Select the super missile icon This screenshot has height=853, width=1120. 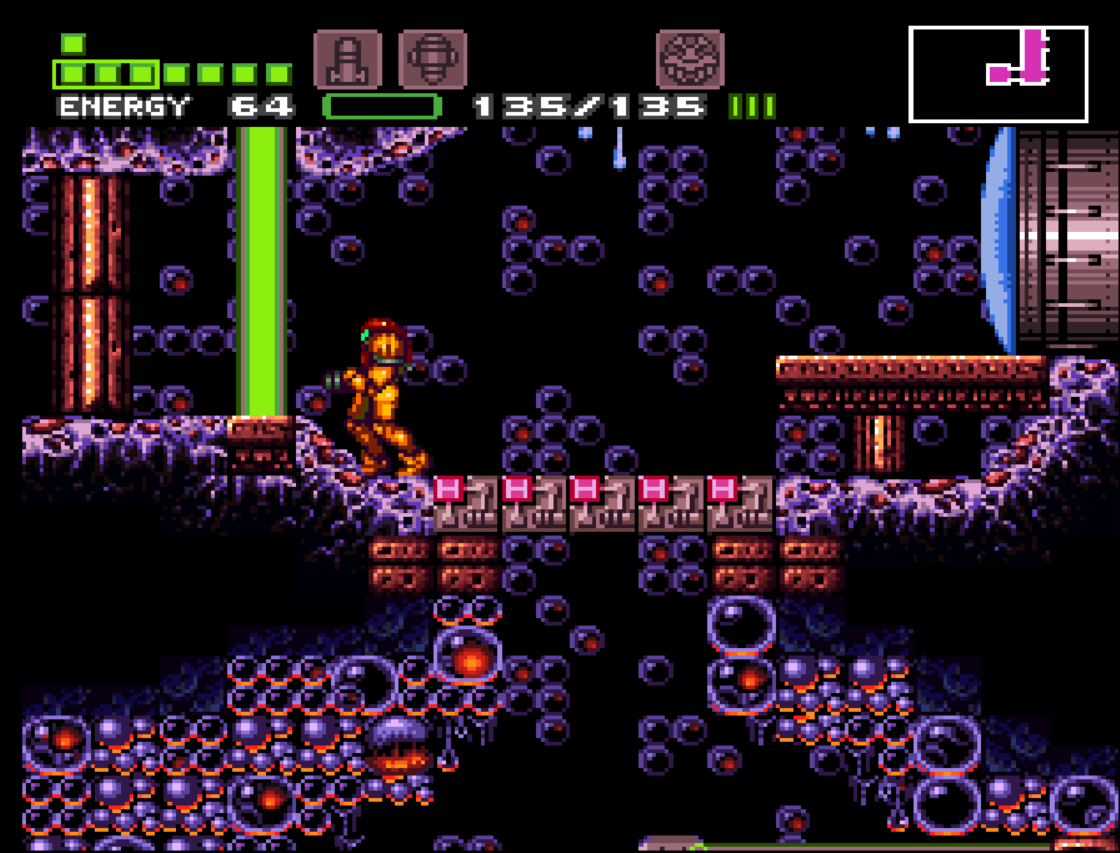click(x=432, y=60)
